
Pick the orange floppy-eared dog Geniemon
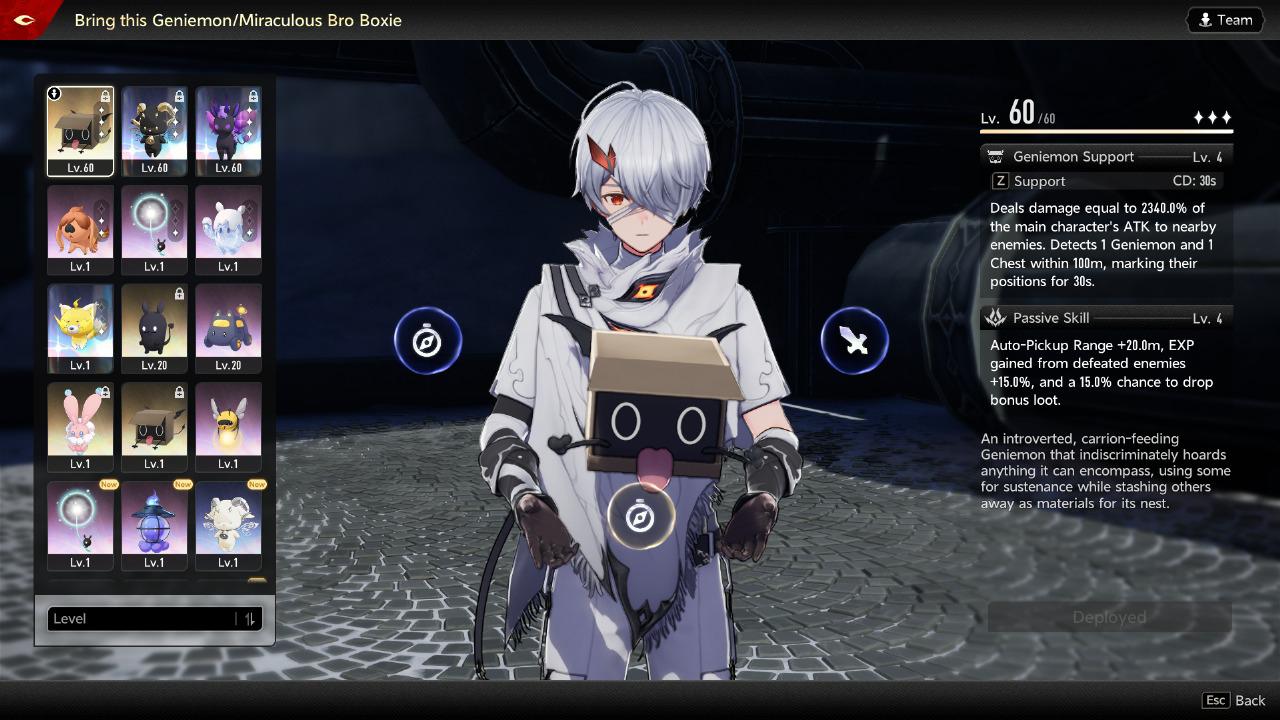coord(80,229)
